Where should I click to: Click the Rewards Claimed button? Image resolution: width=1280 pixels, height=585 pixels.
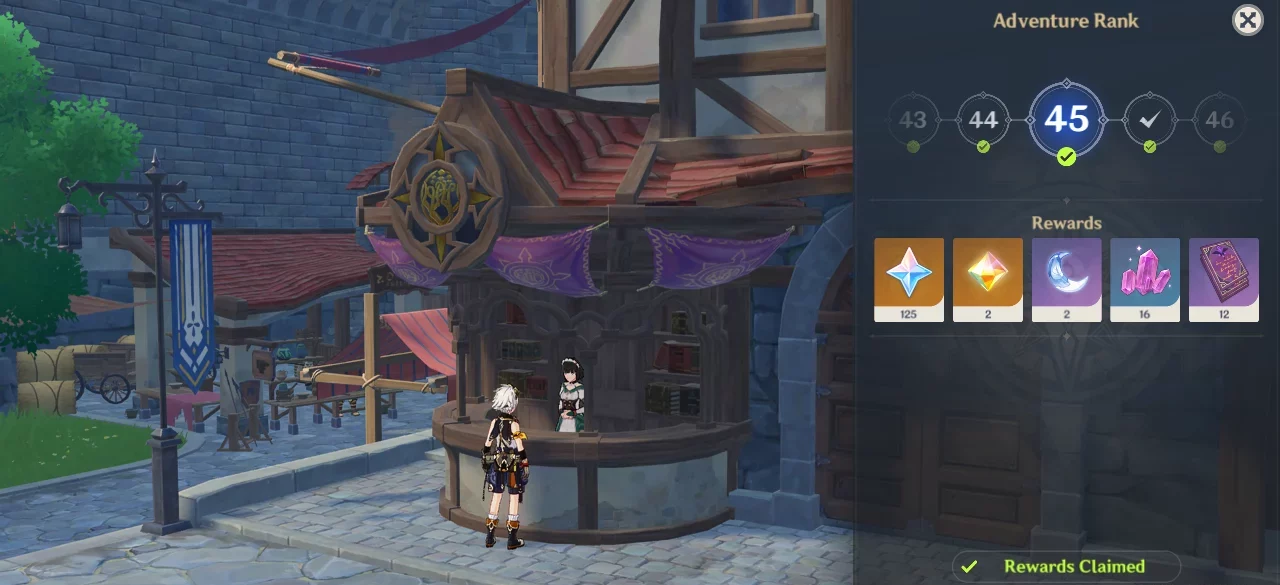1066,566
